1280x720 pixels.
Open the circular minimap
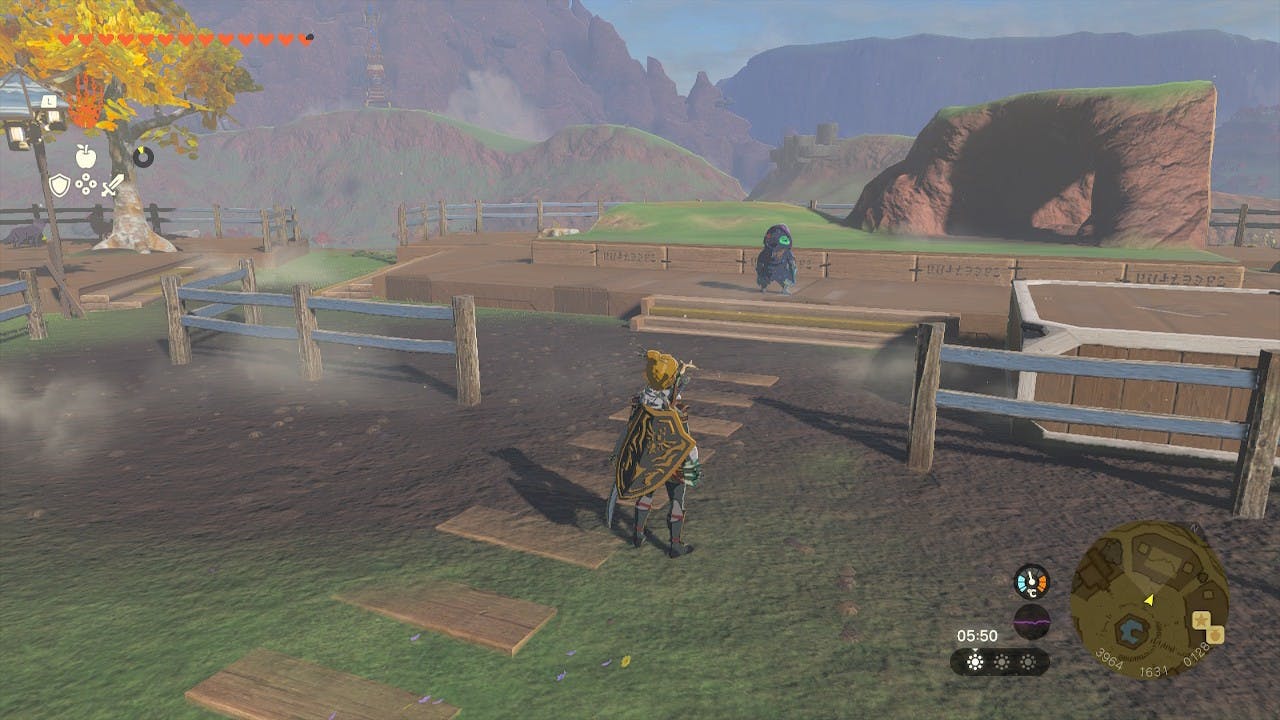[x=1149, y=599]
